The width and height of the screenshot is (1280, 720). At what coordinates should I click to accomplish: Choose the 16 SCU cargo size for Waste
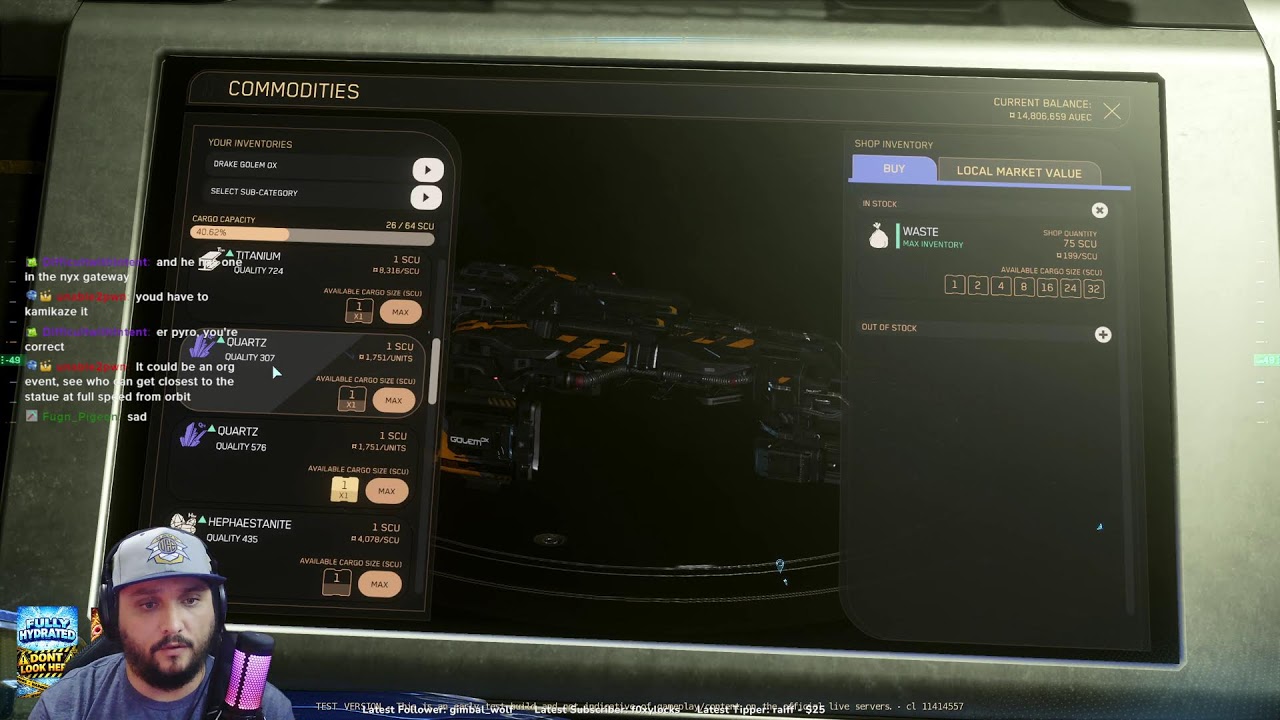[x=1046, y=288]
